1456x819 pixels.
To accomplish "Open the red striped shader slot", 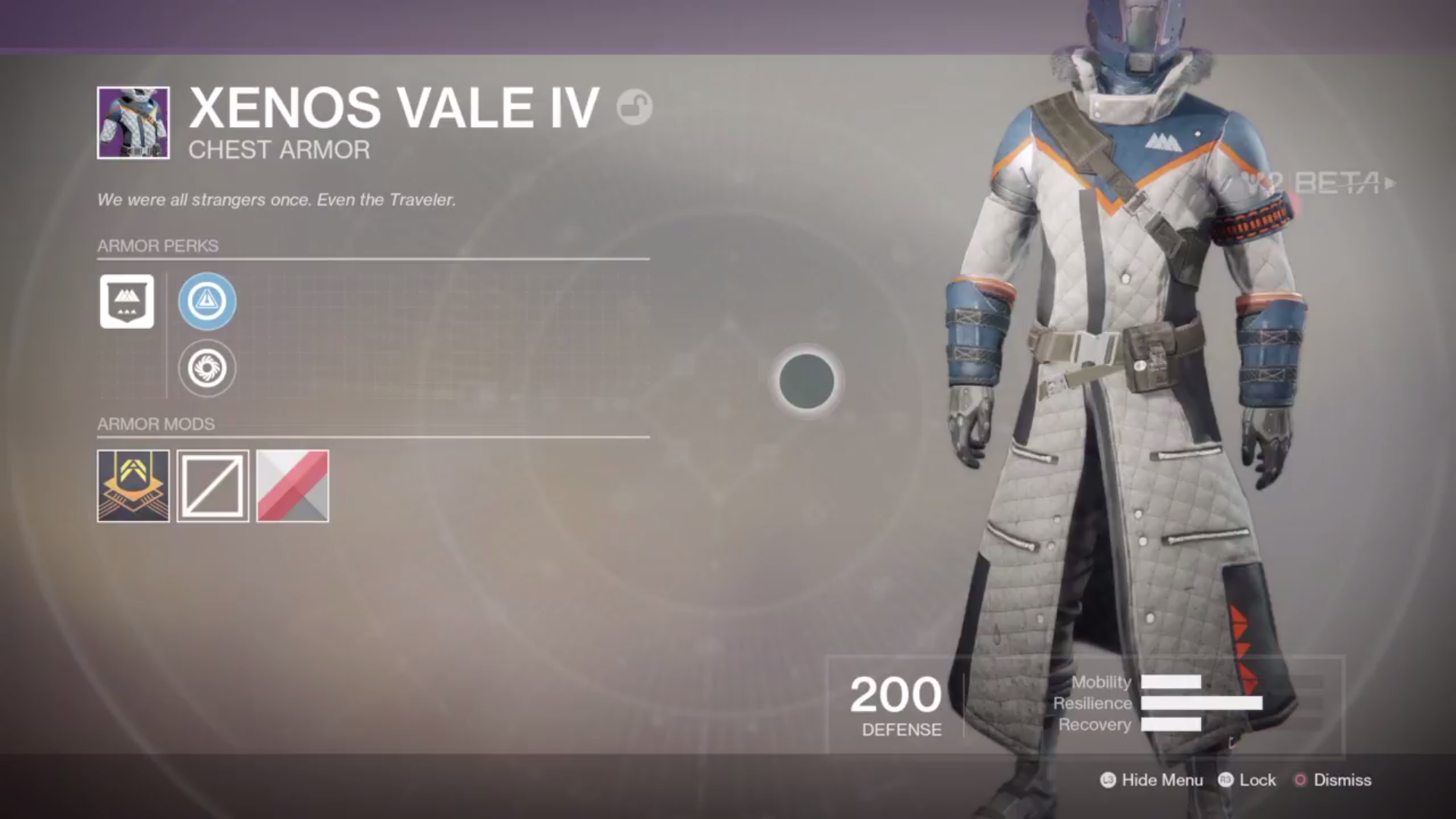I will [292, 486].
